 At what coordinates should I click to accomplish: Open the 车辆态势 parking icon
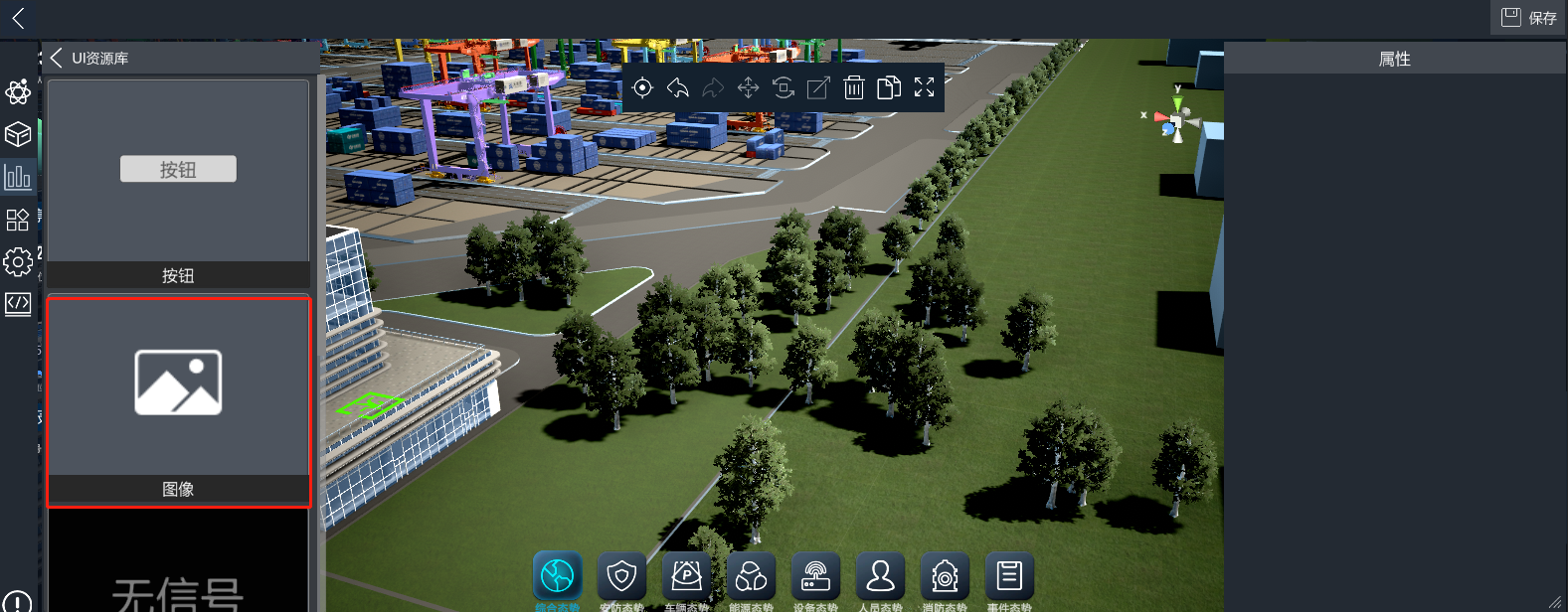[x=686, y=575]
